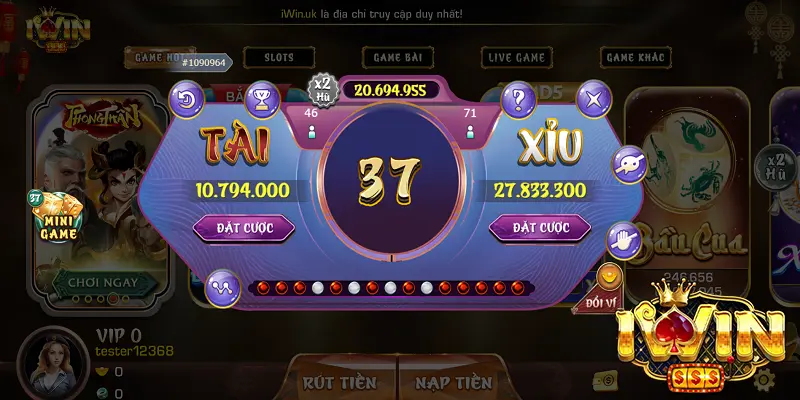Image resolution: width=800 pixels, height=400 pixels.
Task: Place a bet on Tài
Action: coord(243,229)
